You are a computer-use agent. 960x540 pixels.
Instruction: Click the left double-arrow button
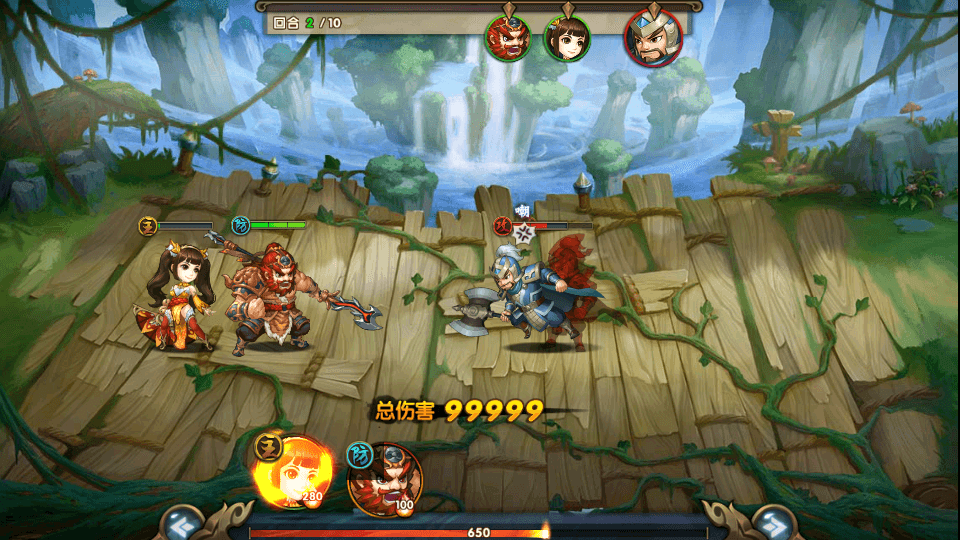point(181,522)
